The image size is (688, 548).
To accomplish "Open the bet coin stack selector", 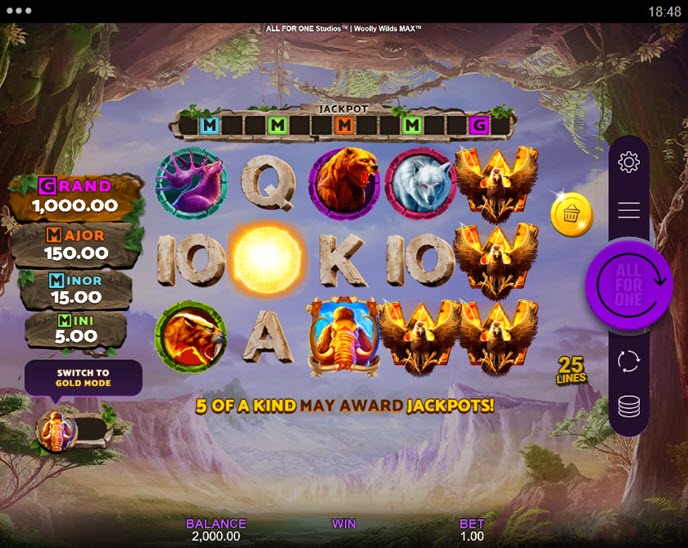I will click(x=629, y=405).
